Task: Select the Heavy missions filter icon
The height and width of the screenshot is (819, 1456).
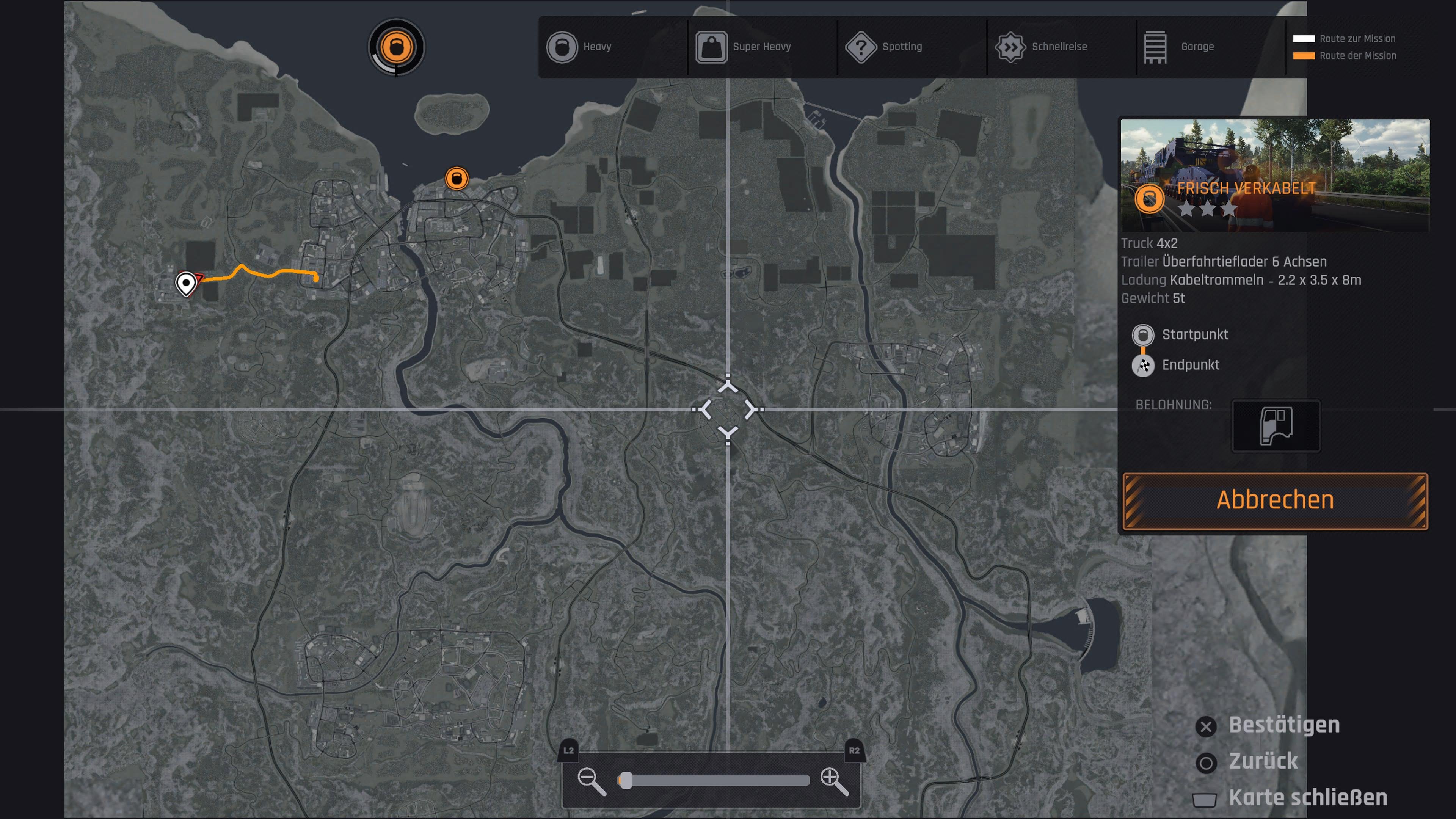Action: (562, 47)
